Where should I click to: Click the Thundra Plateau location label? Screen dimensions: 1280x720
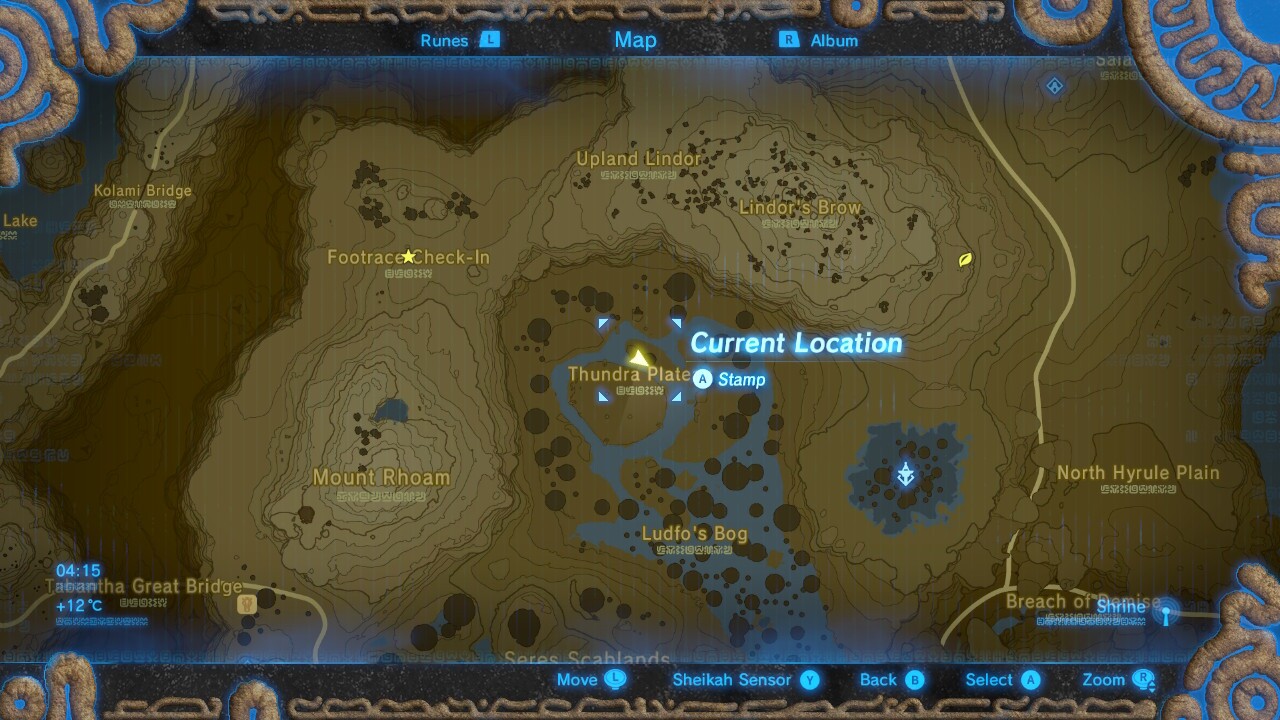click(x=630, y=374)
